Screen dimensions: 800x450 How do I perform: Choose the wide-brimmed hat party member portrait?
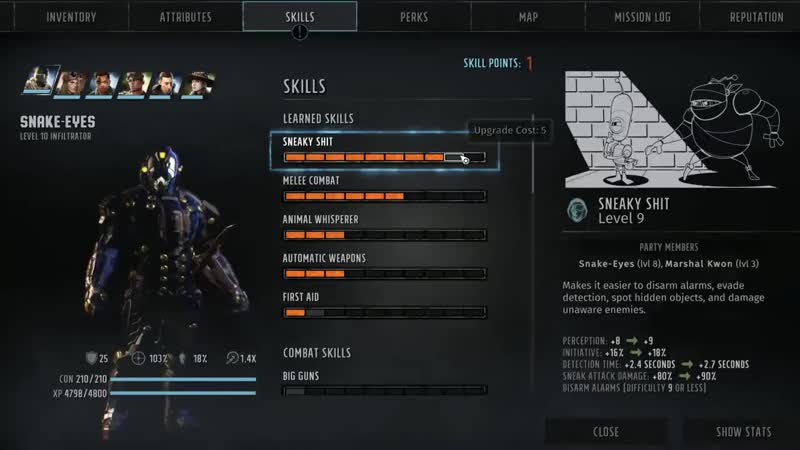tap(200, 83)
